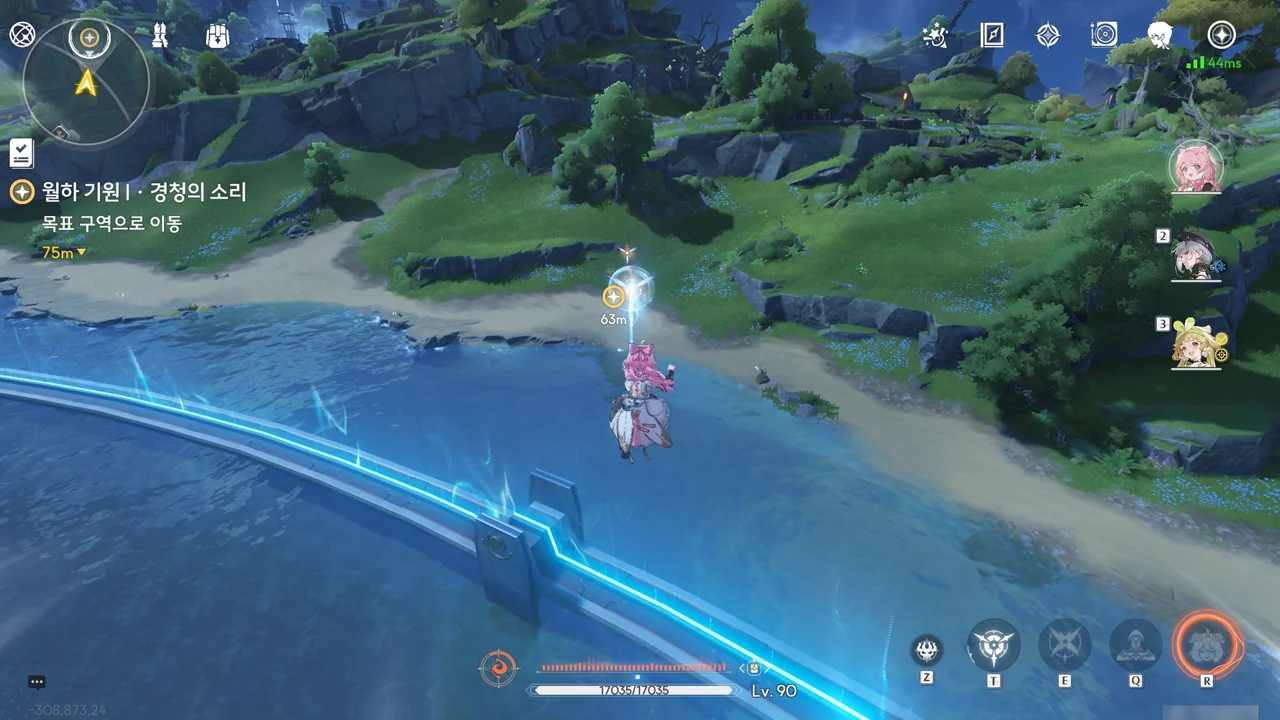Screen dimensions: 1280x720
Task: Open the twin-rocket icon next to the backpack
Action: (x=159, y=36)
